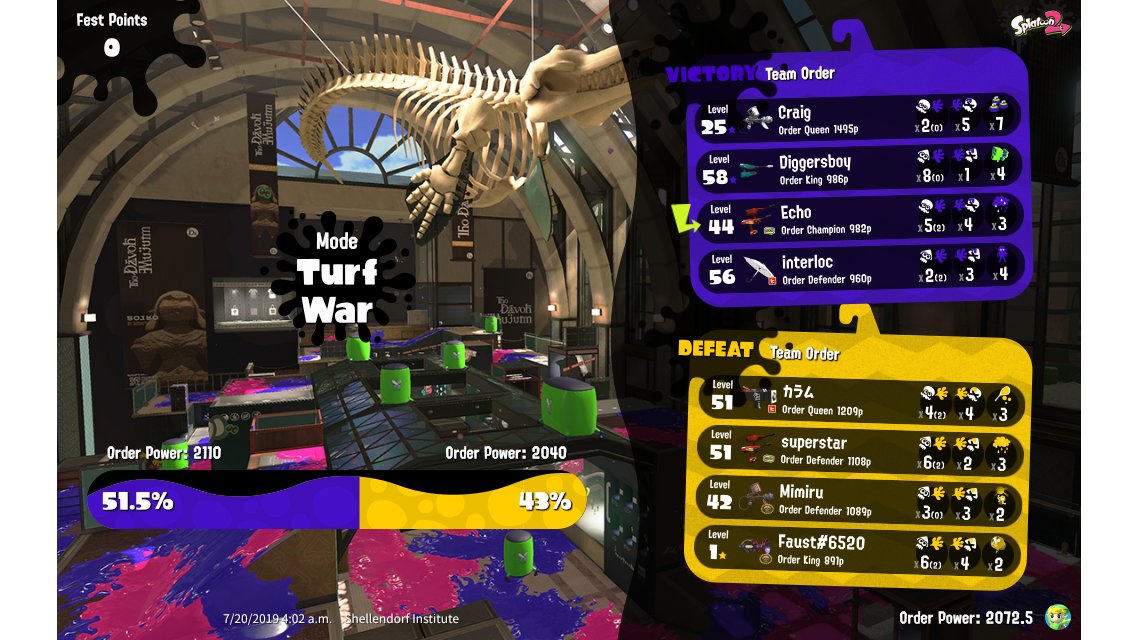Pick the Faust#6520 player row

pyautogui.click(x=860, y=550)
